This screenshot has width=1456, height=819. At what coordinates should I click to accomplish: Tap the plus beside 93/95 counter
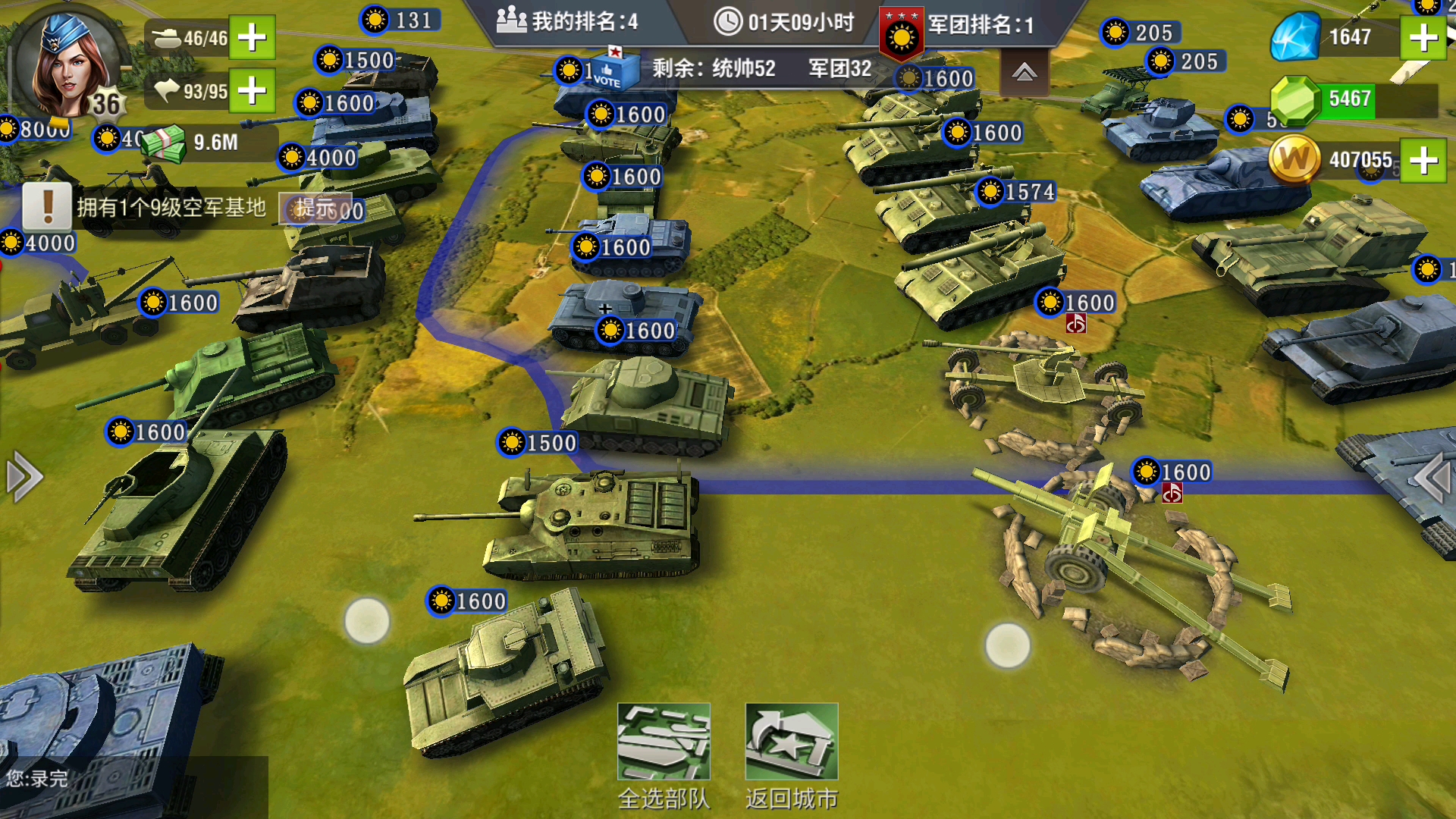click(x=252, y=91)
